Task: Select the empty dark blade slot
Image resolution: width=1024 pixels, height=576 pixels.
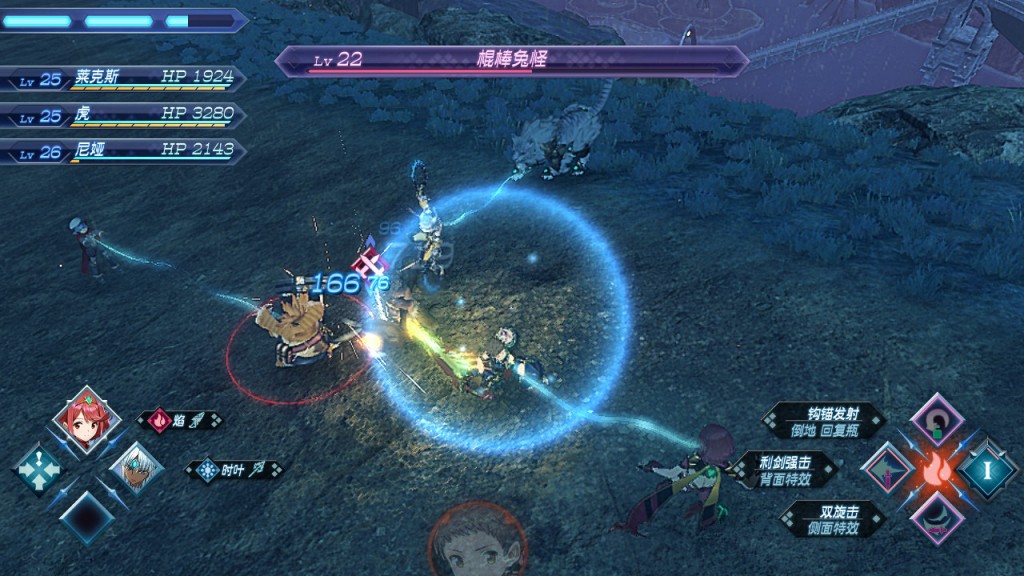Action: [86, 514]
